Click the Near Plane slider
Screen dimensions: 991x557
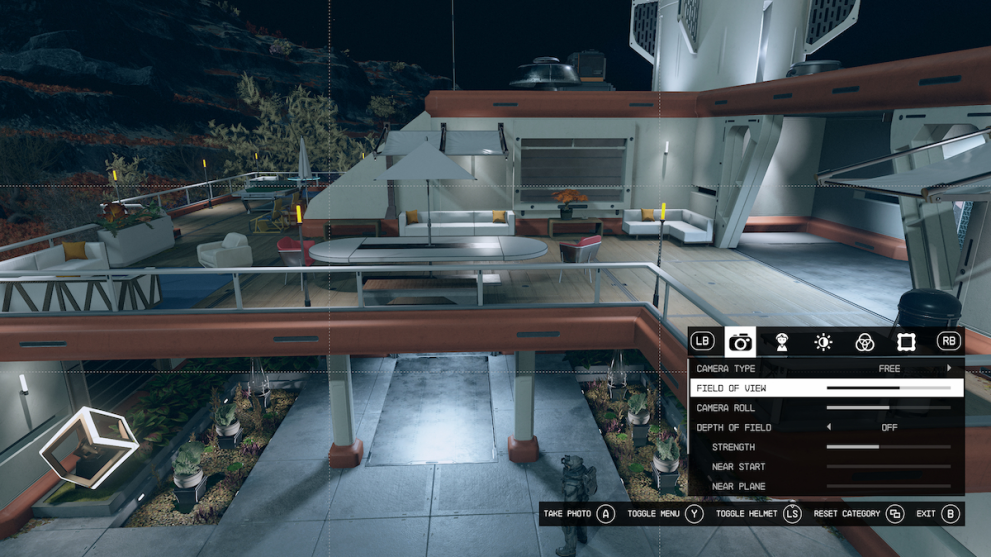pos(888,487)
